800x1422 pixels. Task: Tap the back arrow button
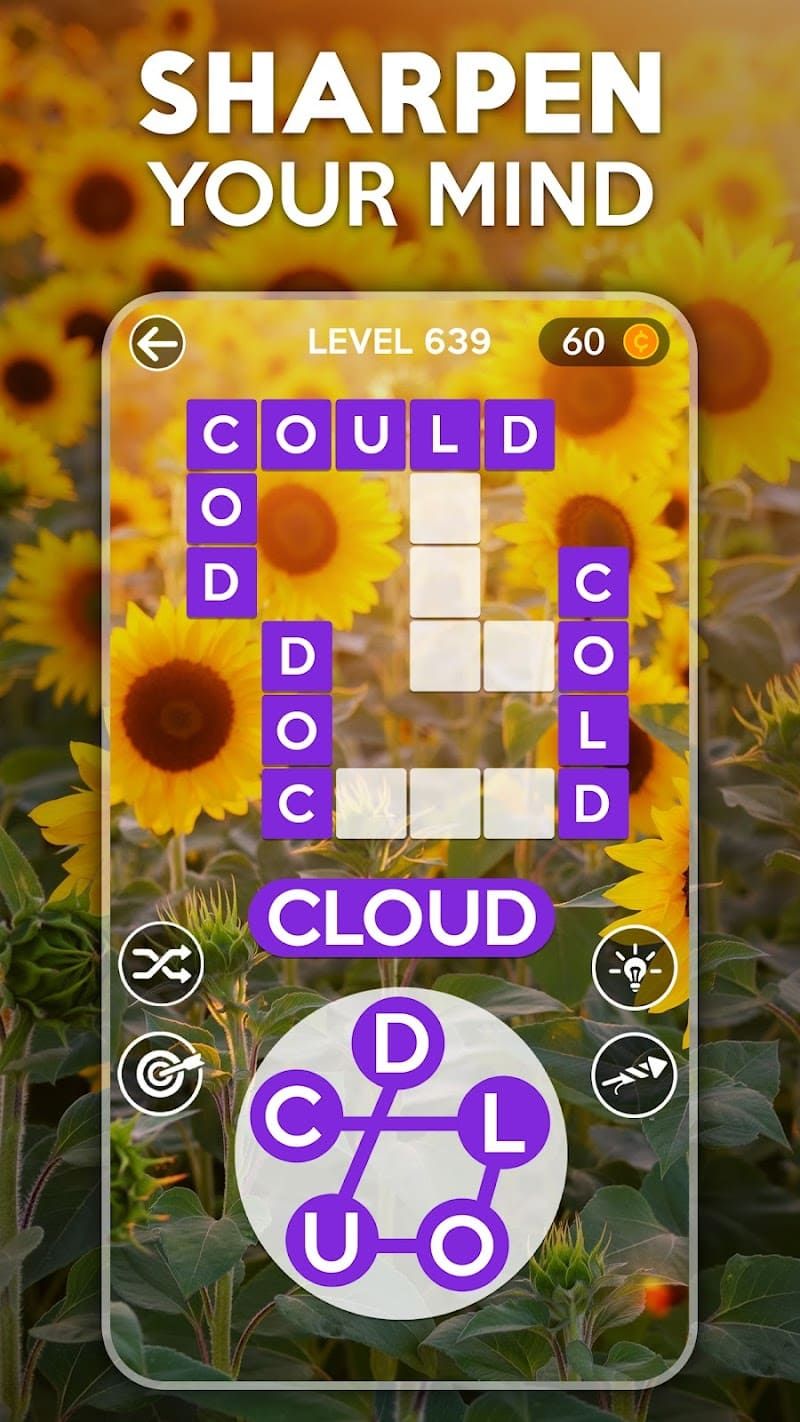[157, 344]
